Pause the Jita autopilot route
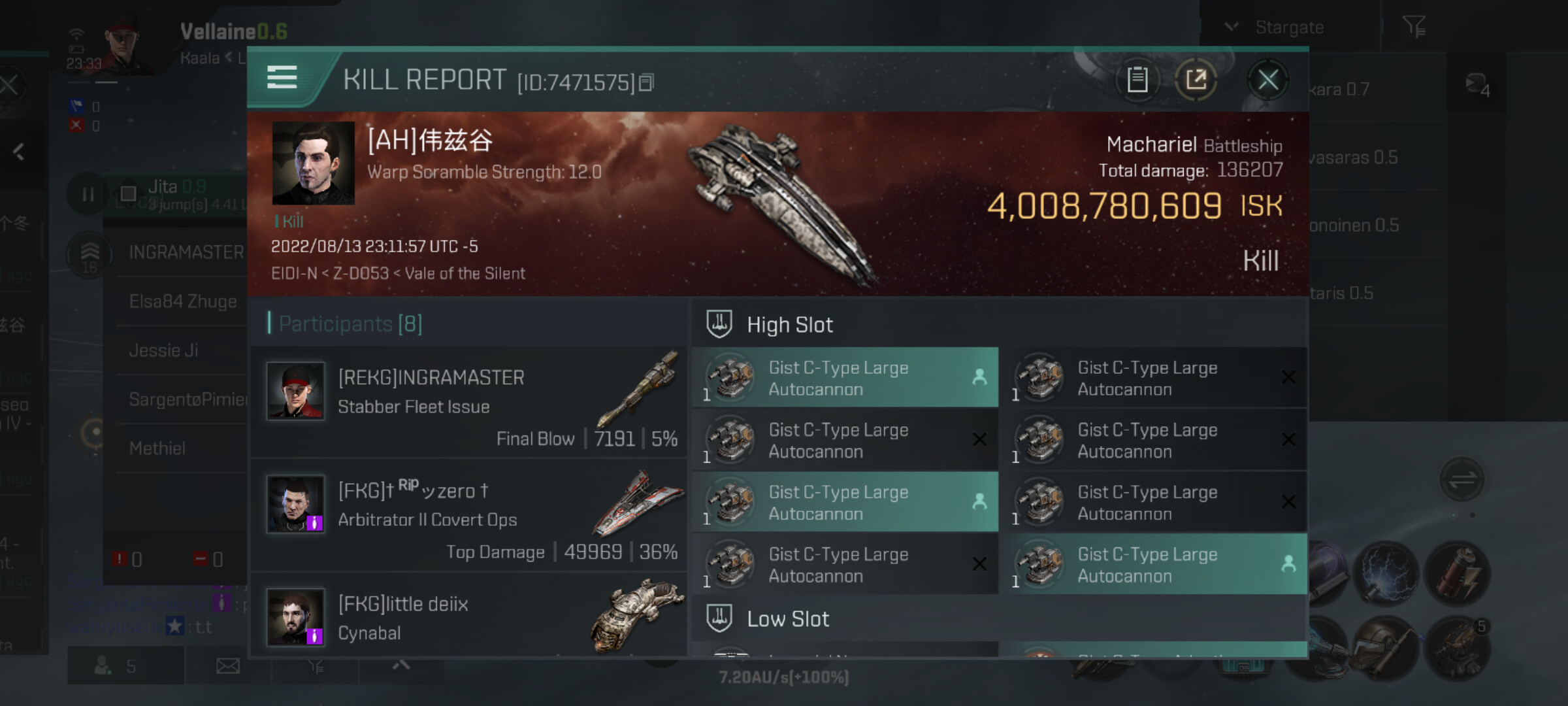 click(x=88, y=194)
